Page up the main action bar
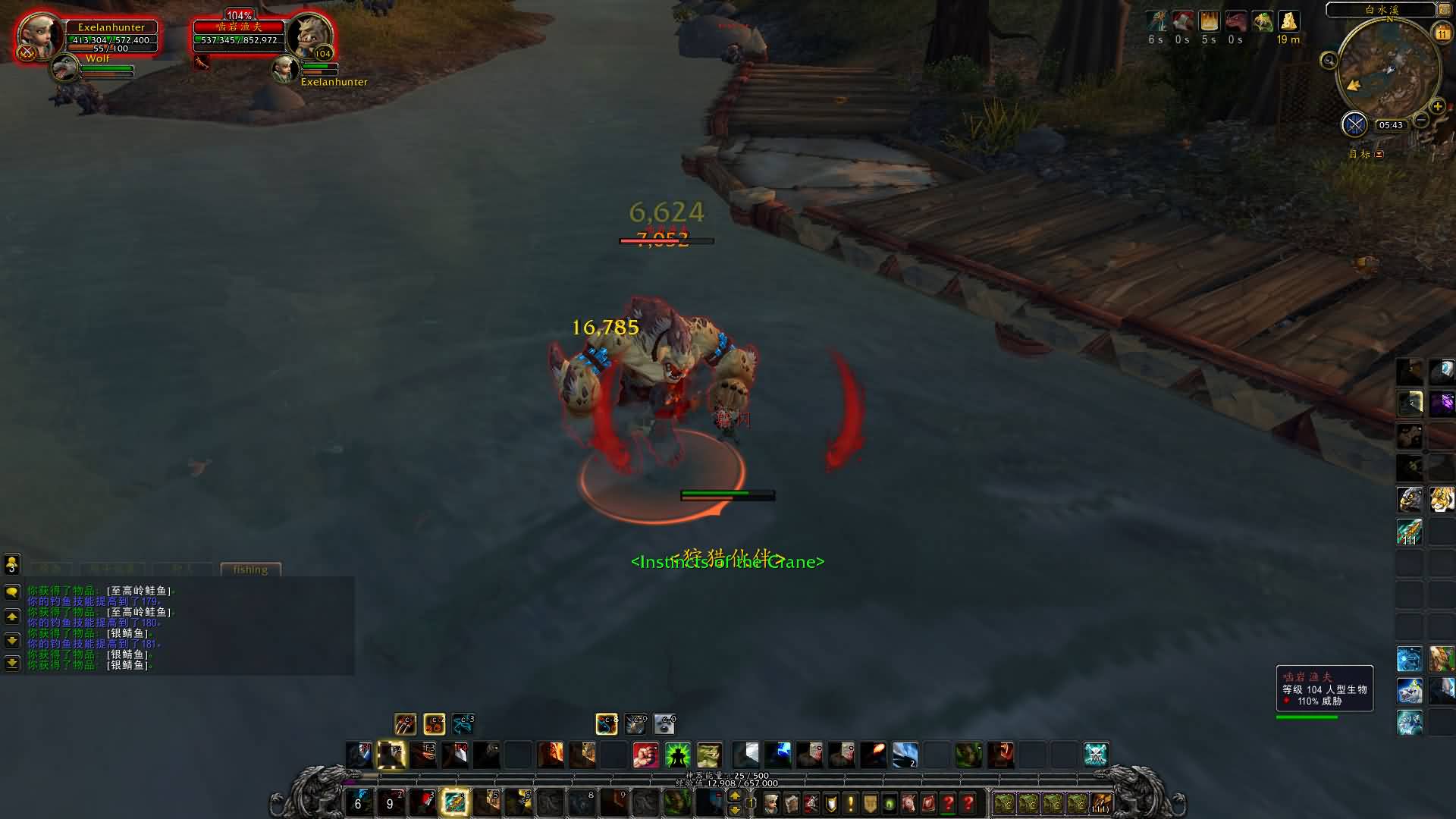Image resolution: width=1456 pixels, height=819 pixels. point(734,795)
